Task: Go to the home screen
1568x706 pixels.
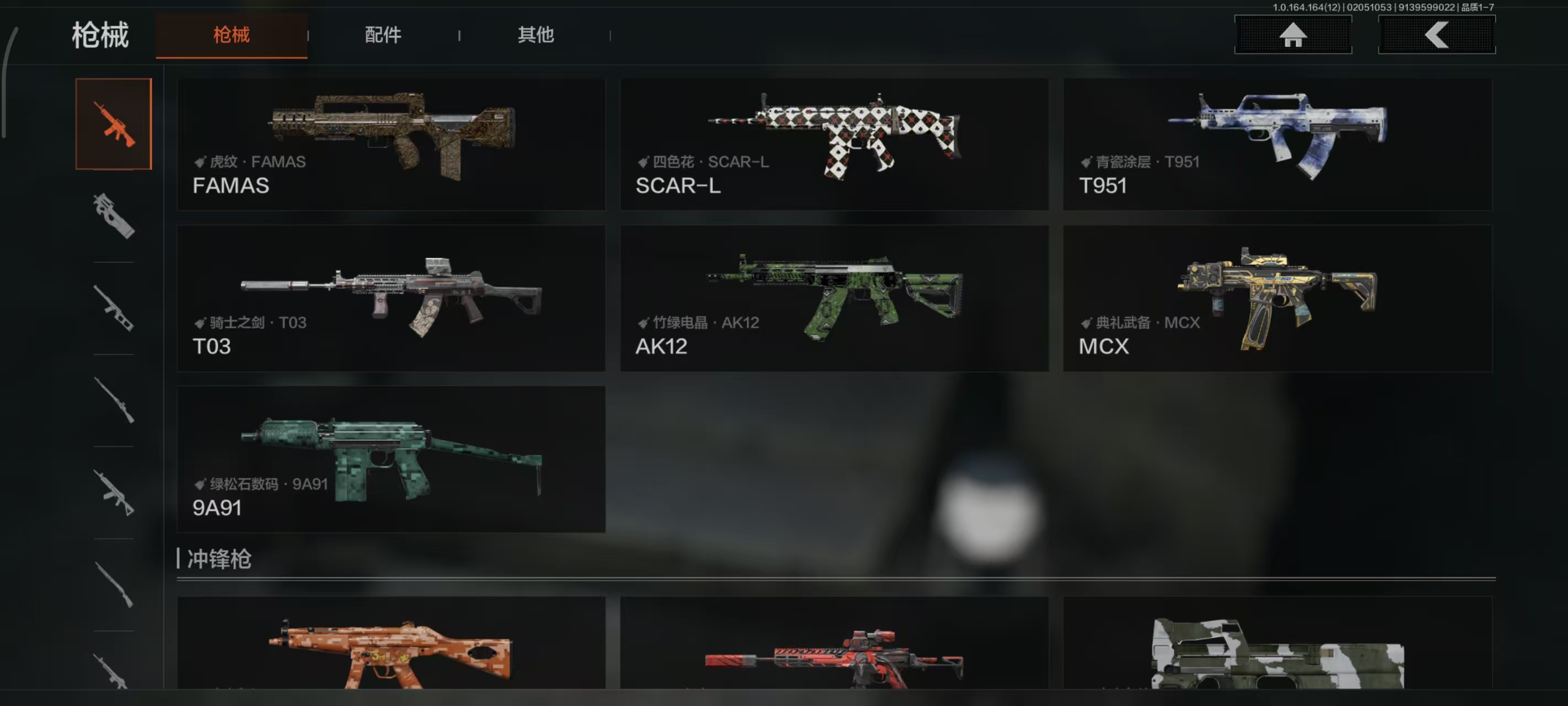Action: tap(1292, 35)
